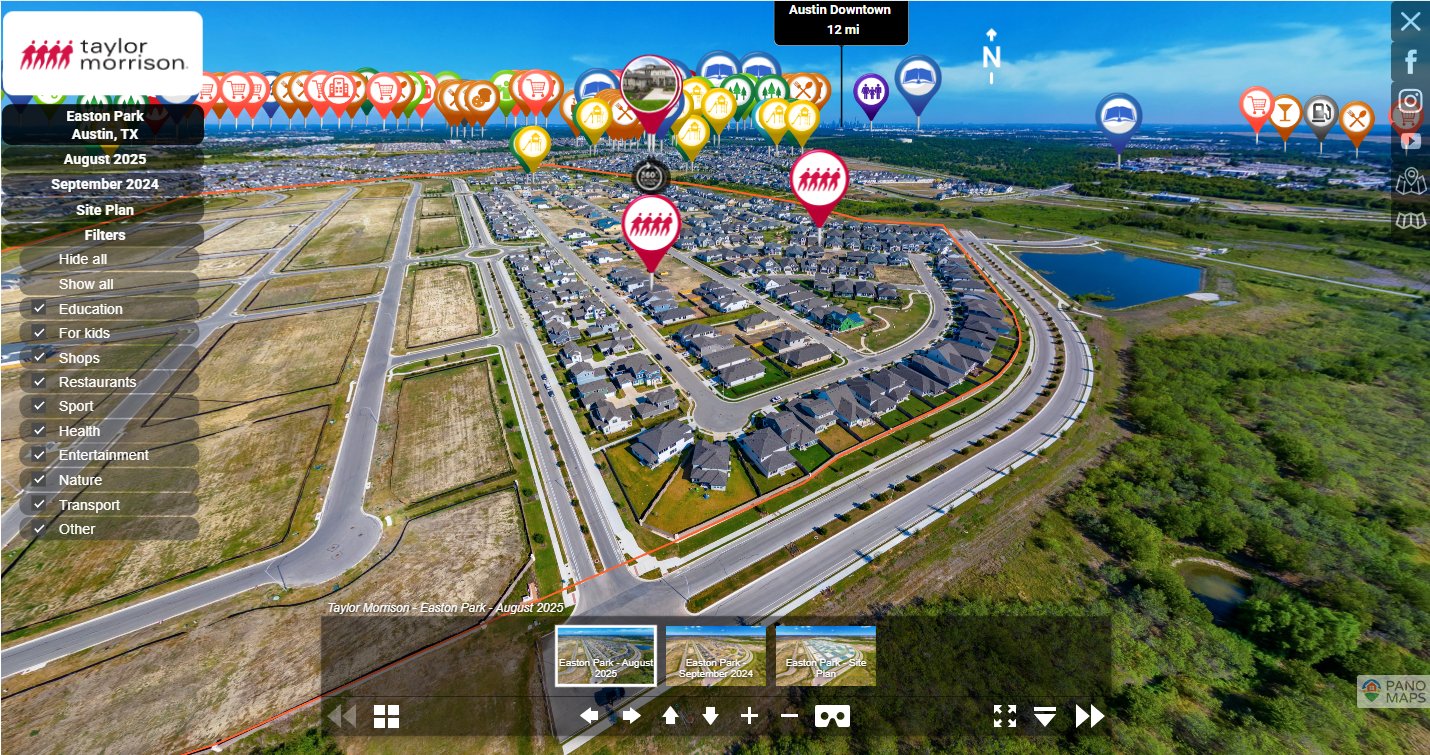The height and width of the screenshot is (755, 1430).
Task: Open the Site Plan menu entry
Action: (104, 210)
